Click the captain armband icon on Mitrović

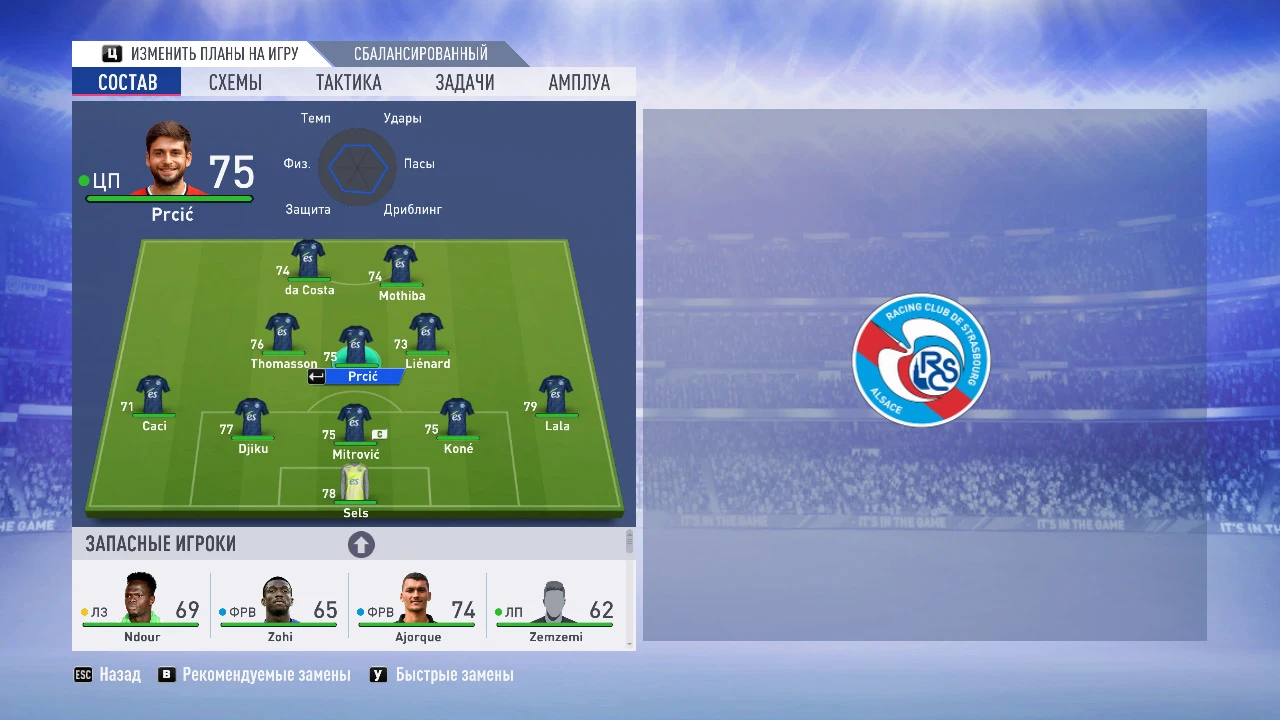pyautogui.click(x=380, y=433)
